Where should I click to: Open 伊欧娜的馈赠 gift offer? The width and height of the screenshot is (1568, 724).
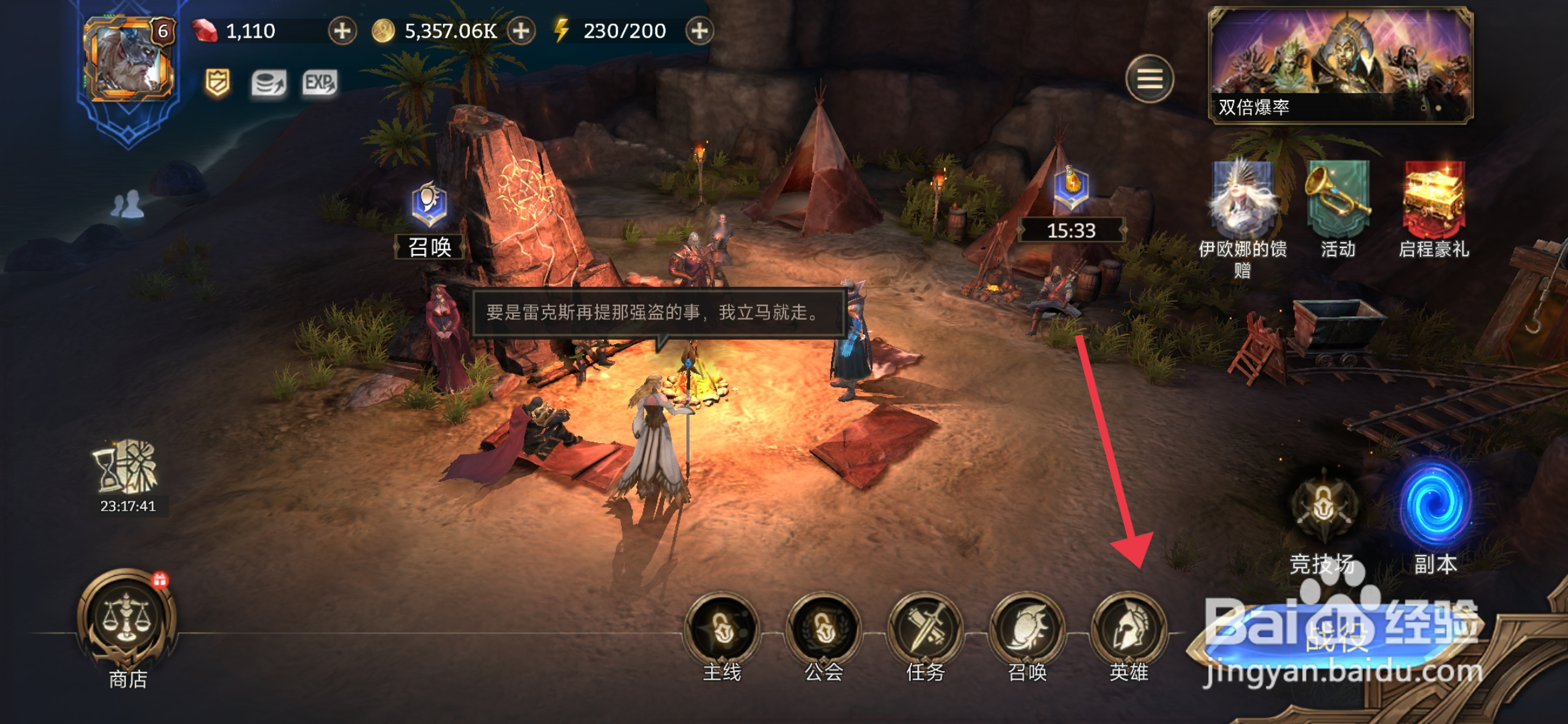pos(1242,201)
